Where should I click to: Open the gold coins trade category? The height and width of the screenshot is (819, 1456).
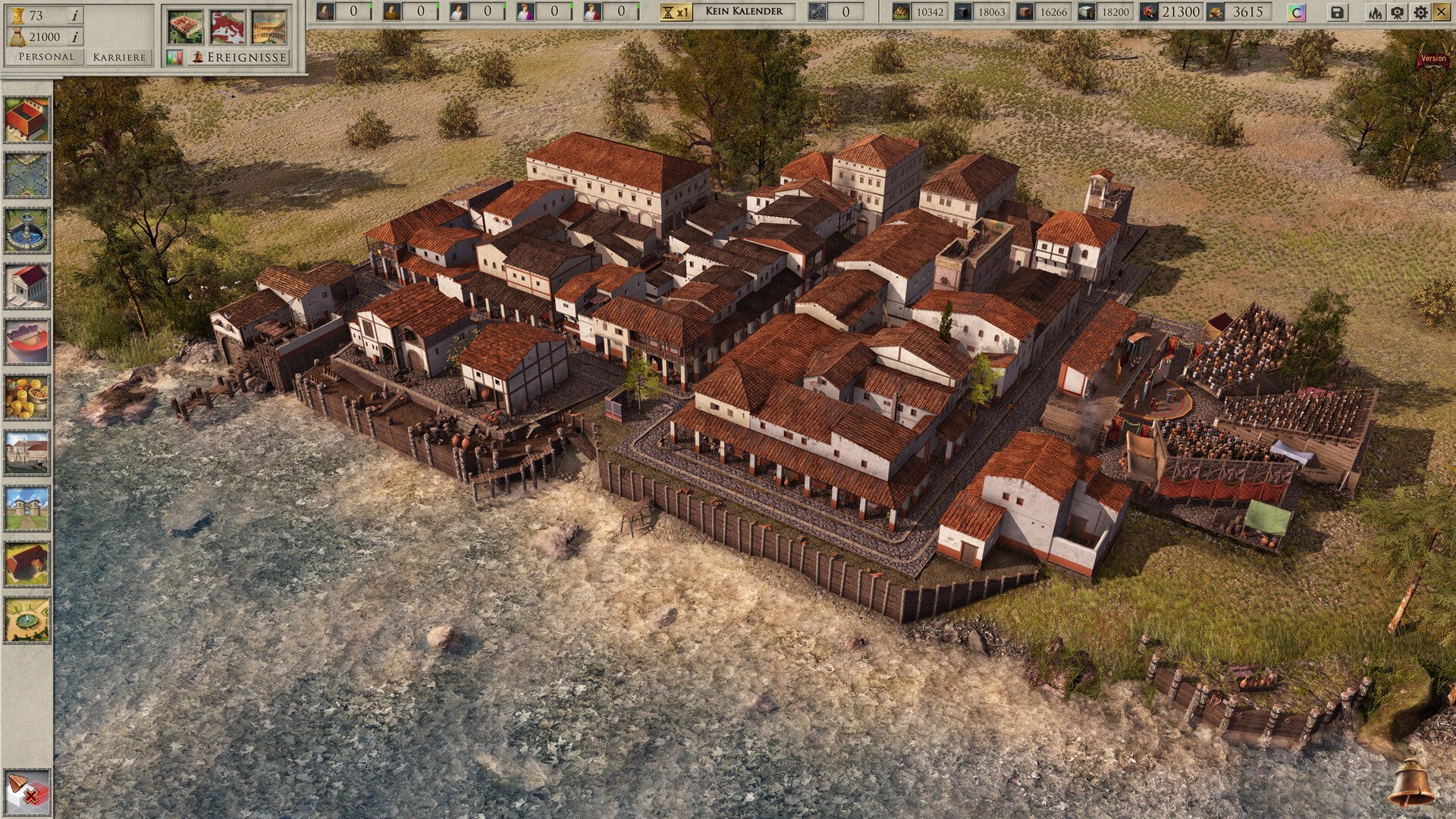pyautogui.click(x=27, y=397)
